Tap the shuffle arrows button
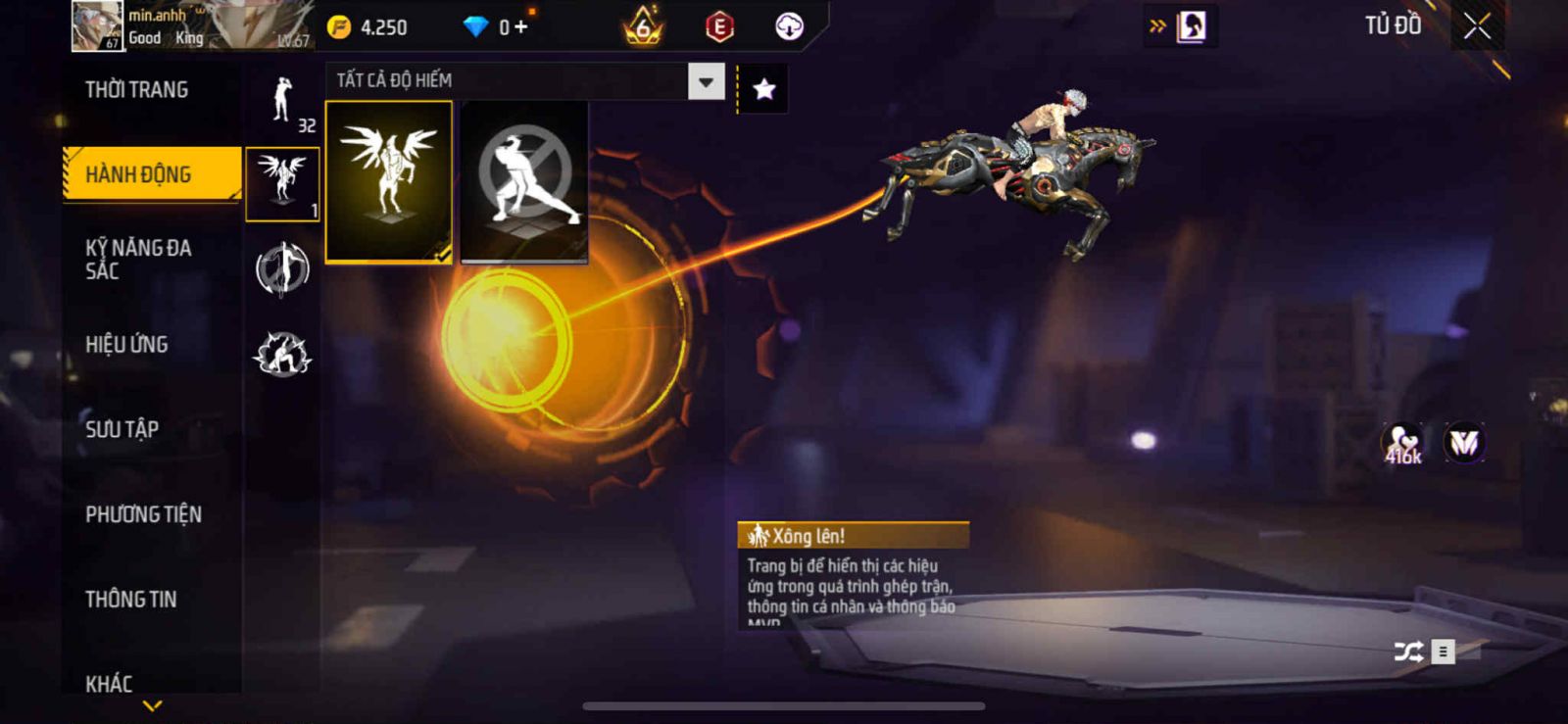Screen dimensions: 1568x724 (x=1408, y=652)
